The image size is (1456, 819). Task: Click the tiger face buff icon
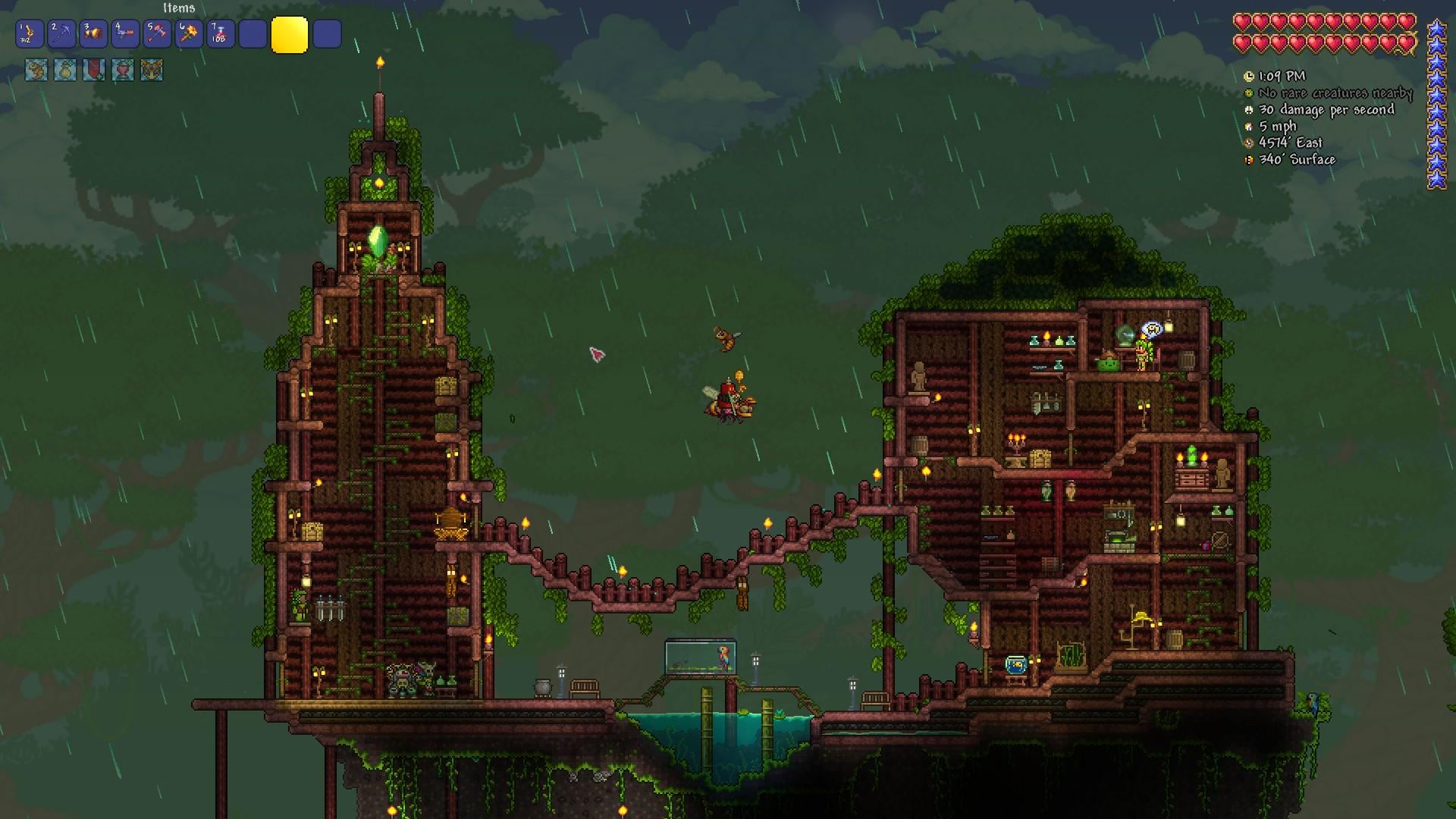(152, 71)
